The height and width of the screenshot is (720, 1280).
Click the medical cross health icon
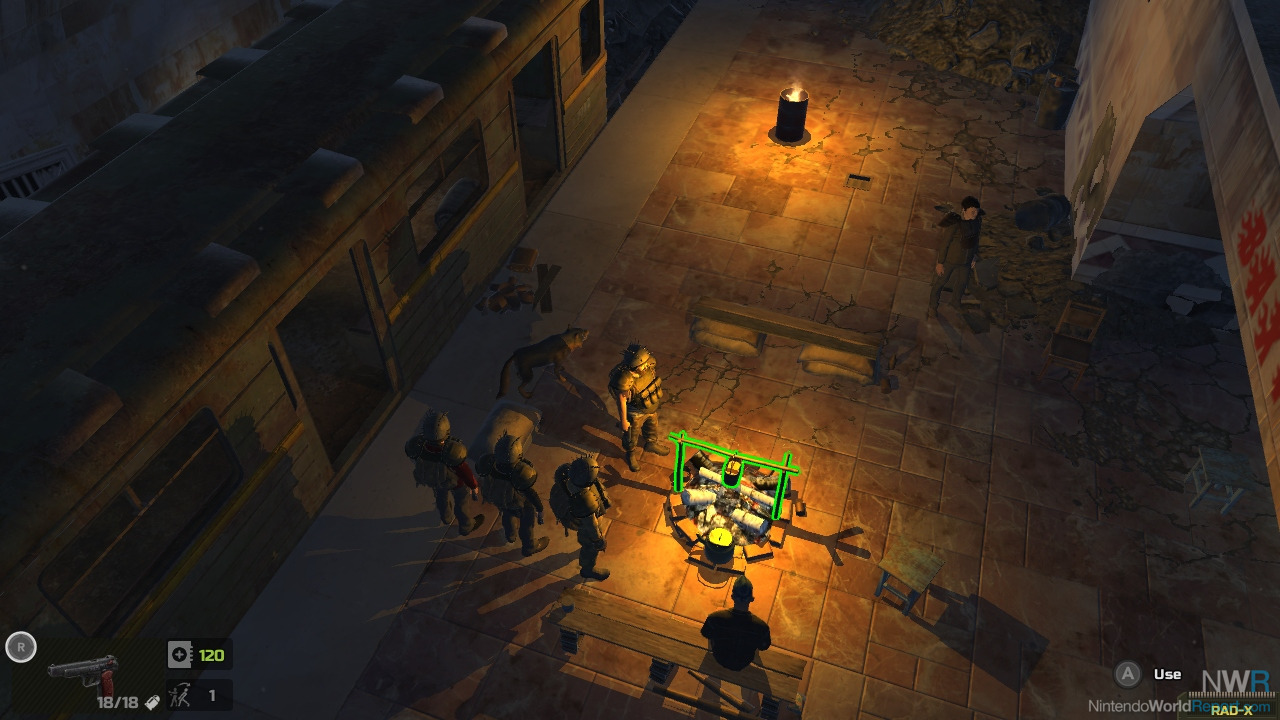[x=180, y=655]
